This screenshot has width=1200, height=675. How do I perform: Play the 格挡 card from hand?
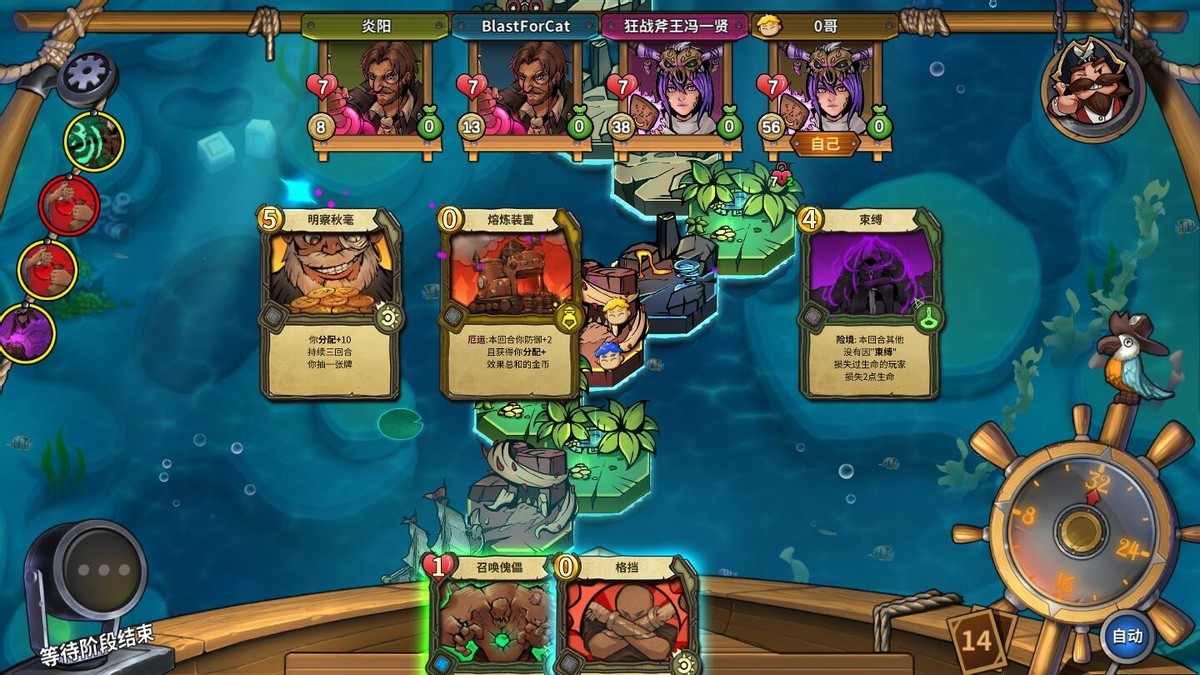[625, 615]
